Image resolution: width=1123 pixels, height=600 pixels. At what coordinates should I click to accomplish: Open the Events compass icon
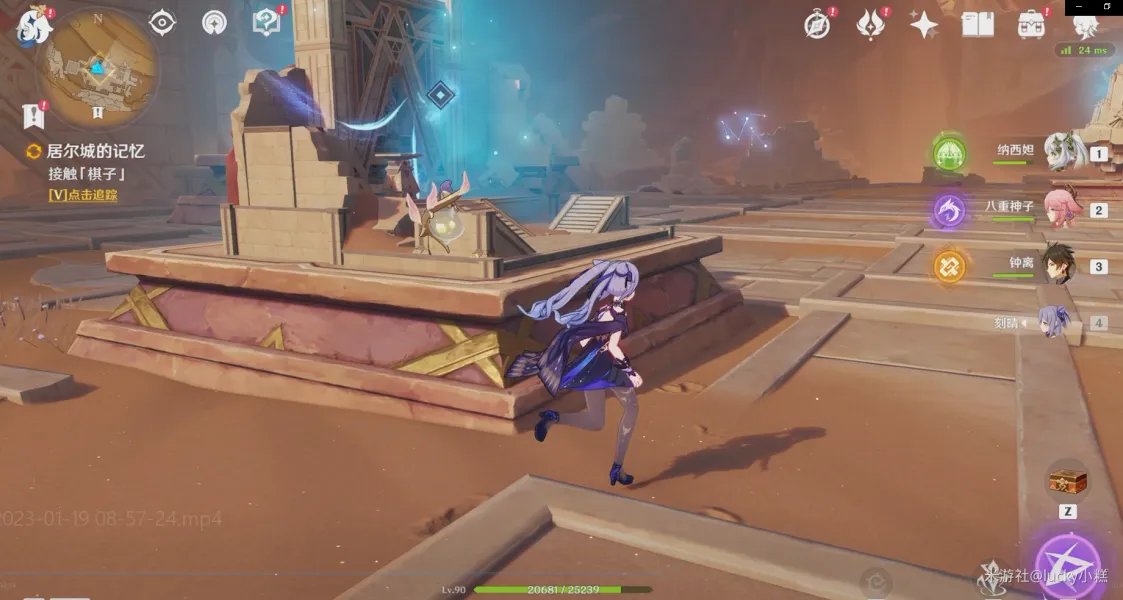pyautogui.click(x=817, y=25)
